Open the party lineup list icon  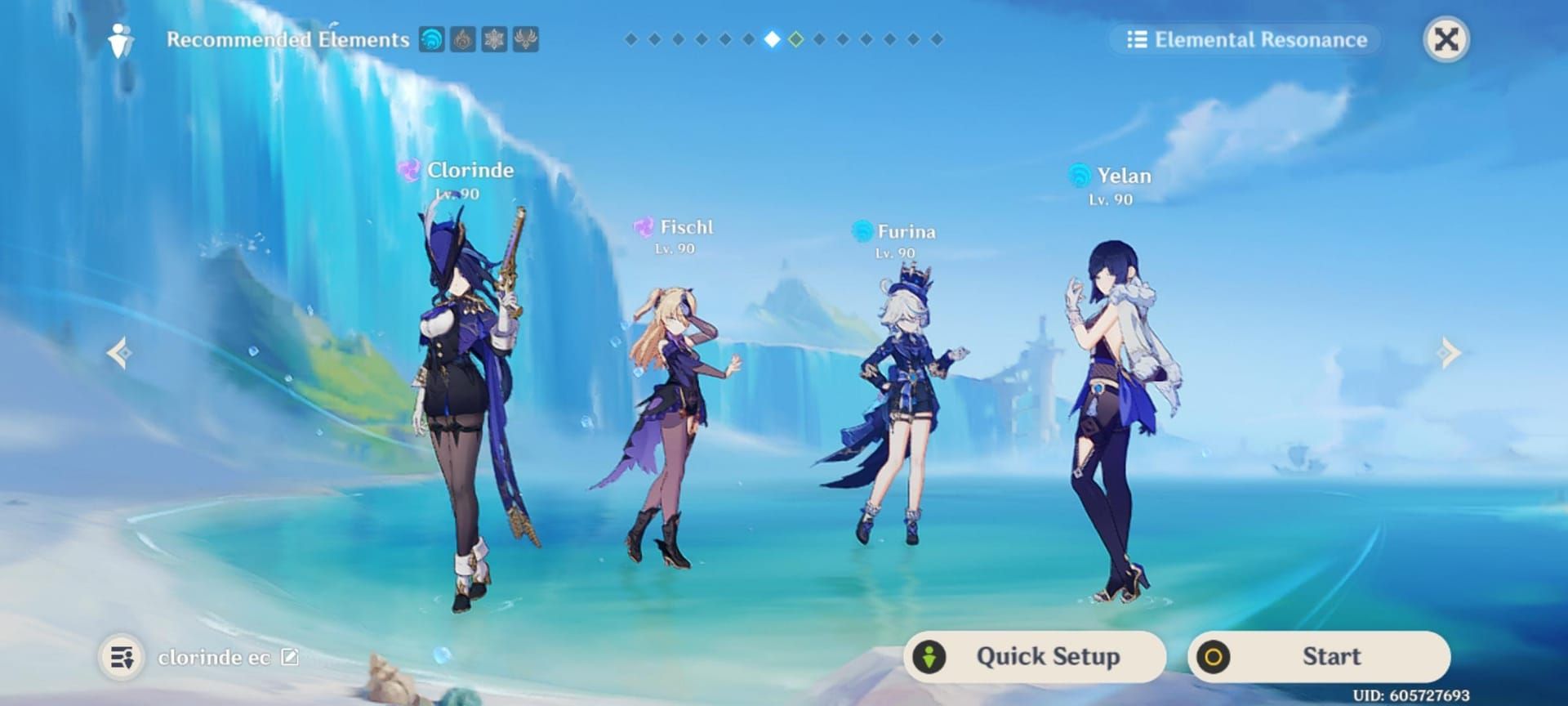pyautogui.click(x=121, y=656)
